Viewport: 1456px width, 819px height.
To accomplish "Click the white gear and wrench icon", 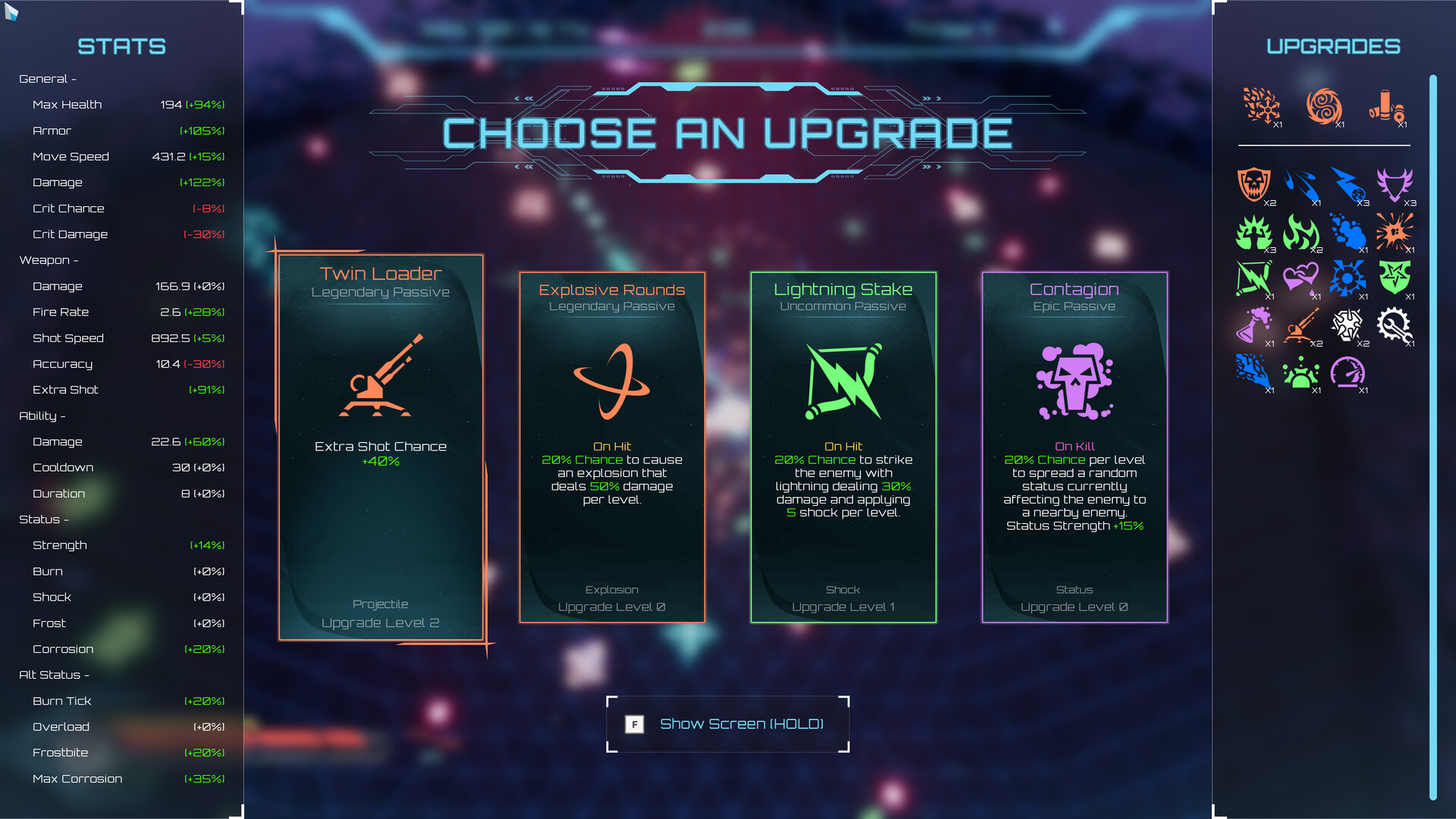I will click(x=1395, y=326).
